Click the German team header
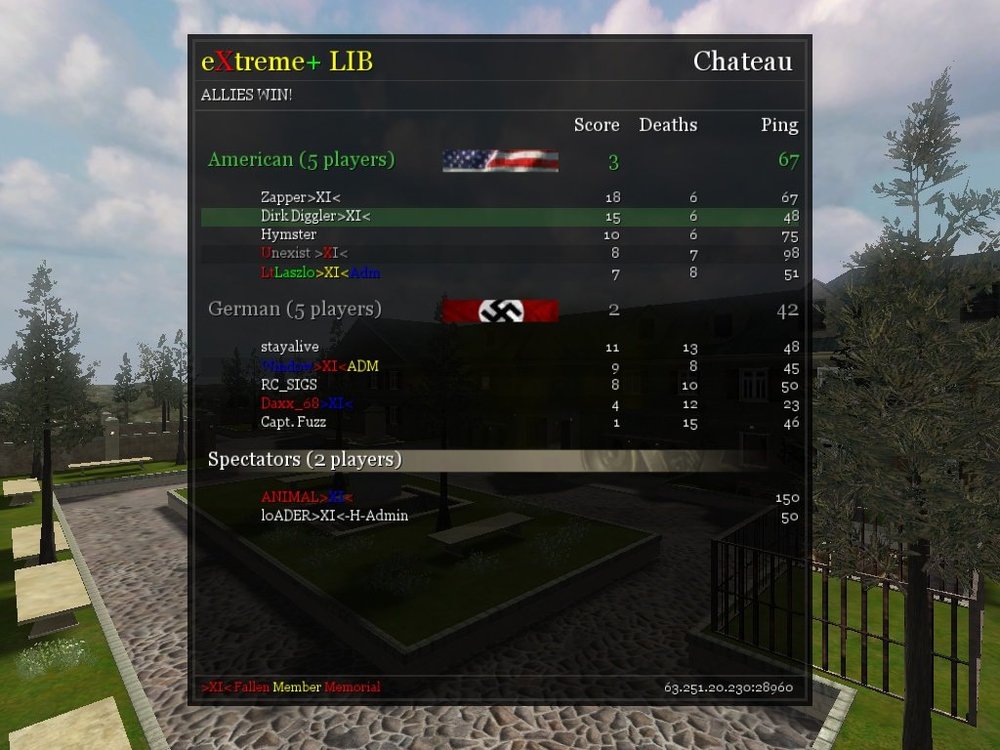 294,309
